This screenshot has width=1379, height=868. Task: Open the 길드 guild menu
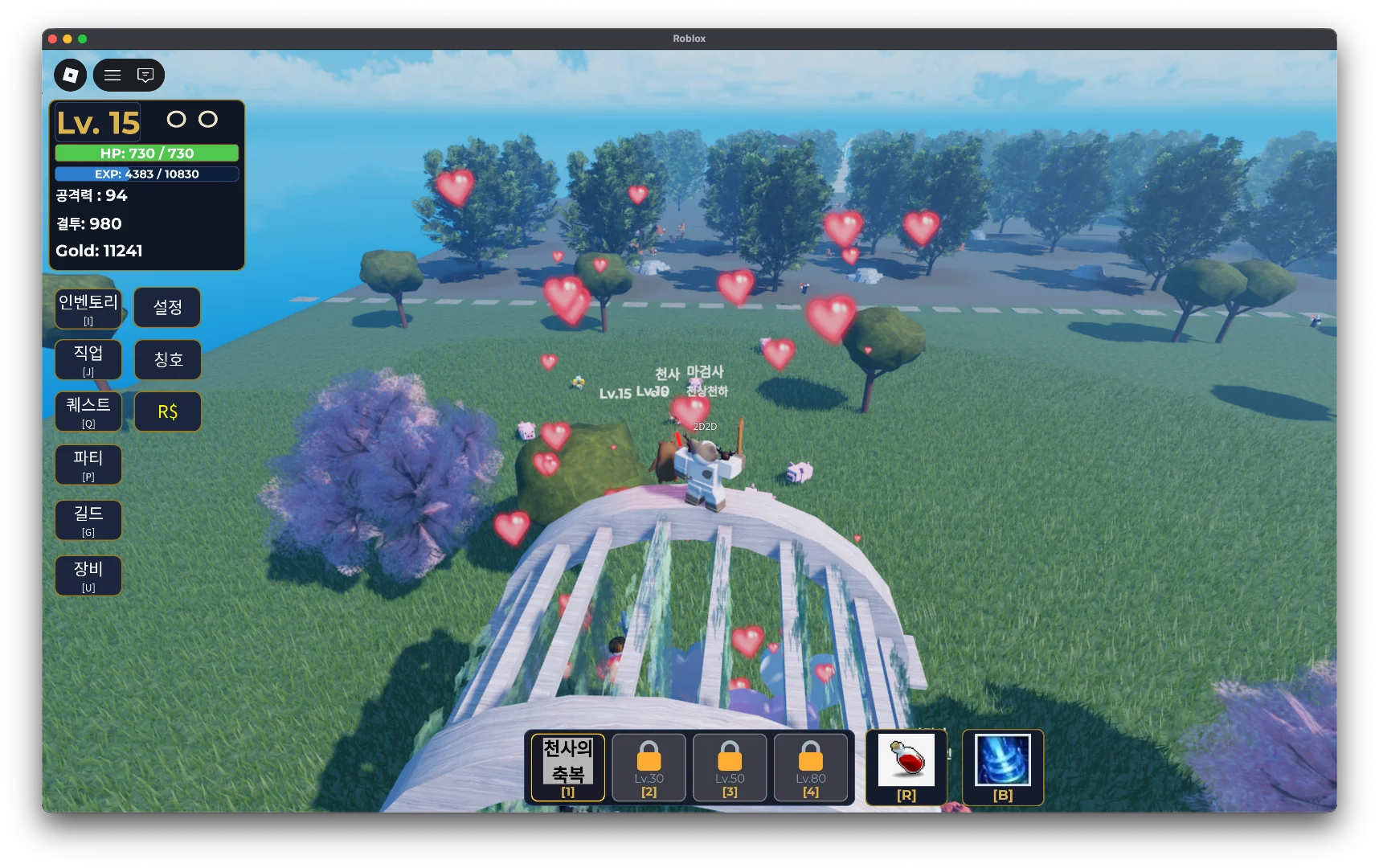tap(88, 520)
